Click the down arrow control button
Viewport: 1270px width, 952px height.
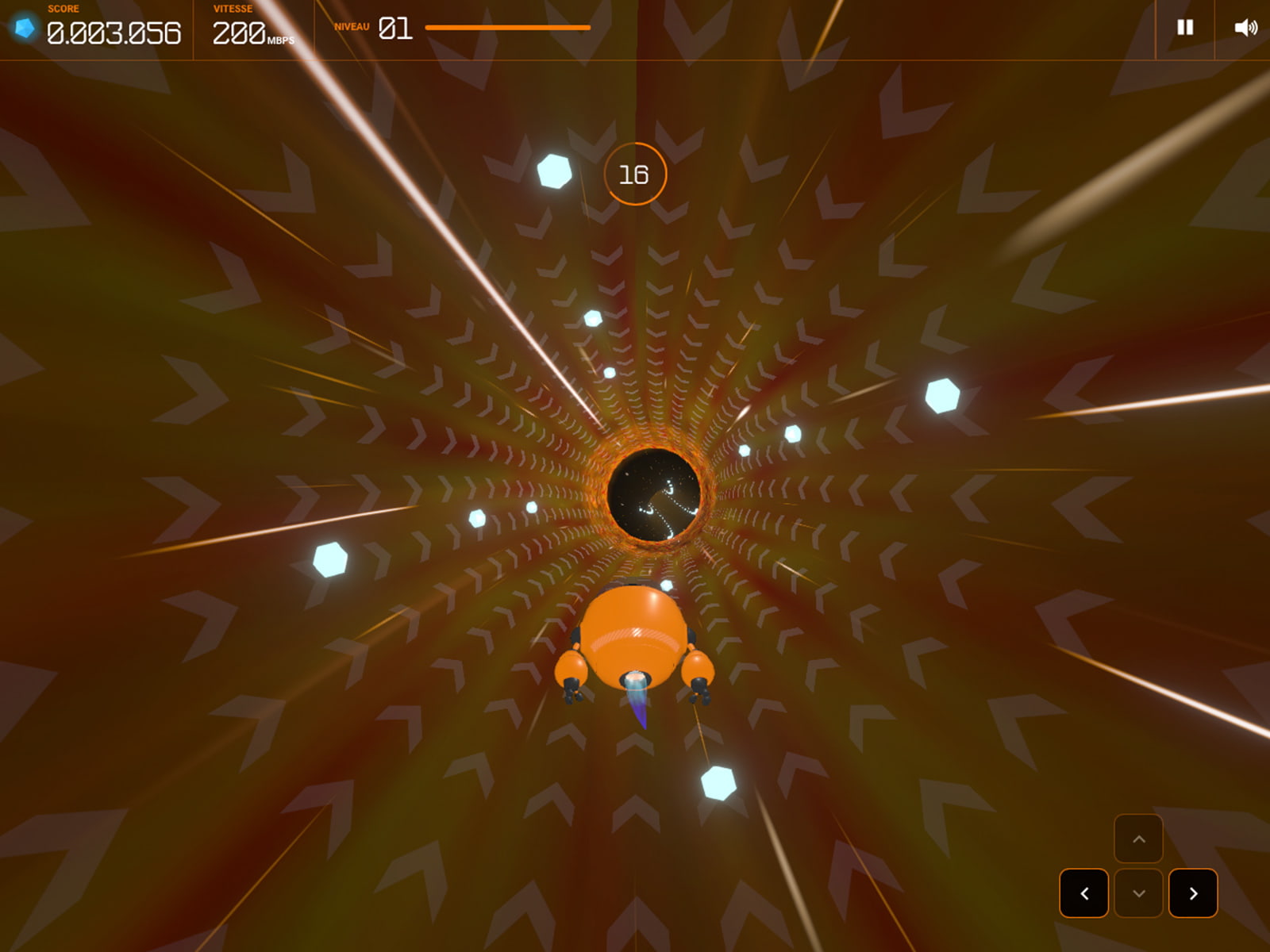click(x=1138, y=893)
